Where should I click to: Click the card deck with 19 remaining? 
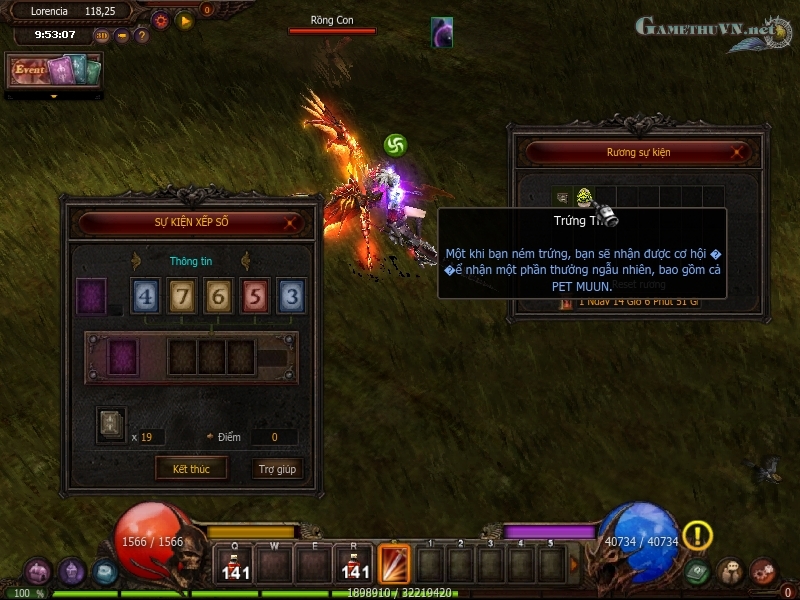[111, 422]
